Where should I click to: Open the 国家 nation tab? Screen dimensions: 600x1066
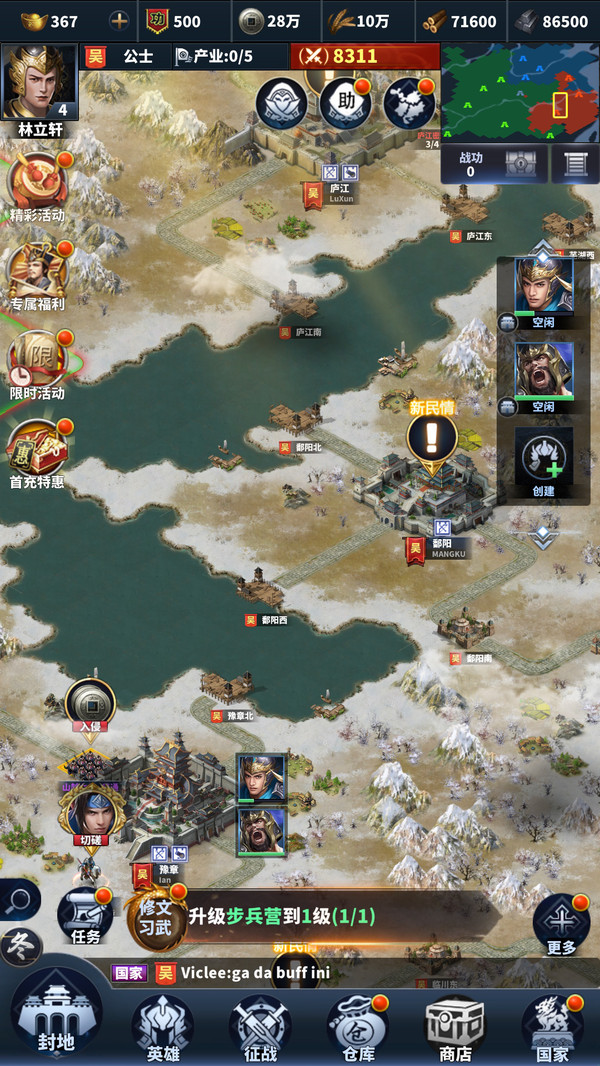pyautogui.click(x=552, y=1025)
